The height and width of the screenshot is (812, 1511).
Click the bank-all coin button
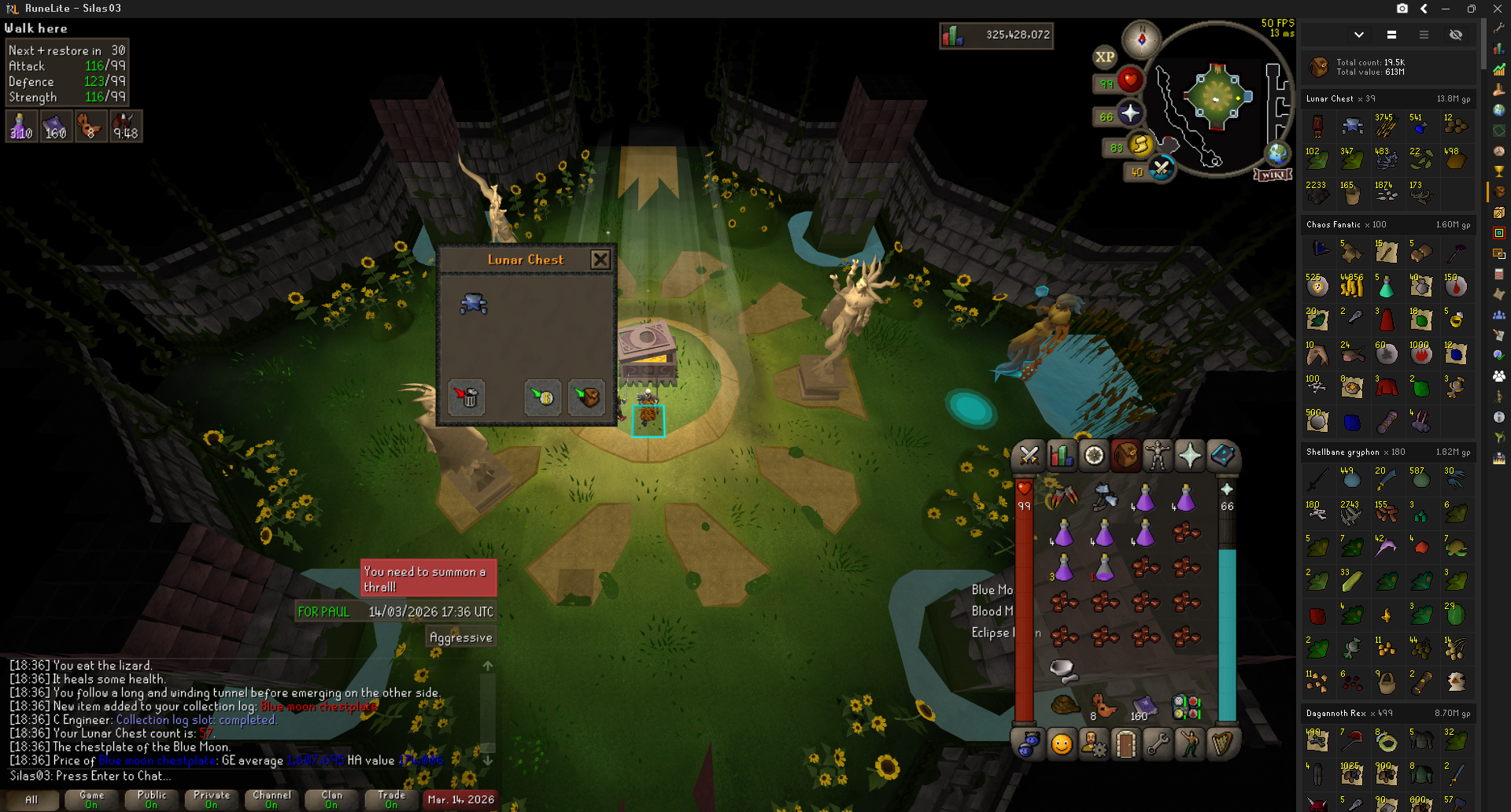click(543, 397)
